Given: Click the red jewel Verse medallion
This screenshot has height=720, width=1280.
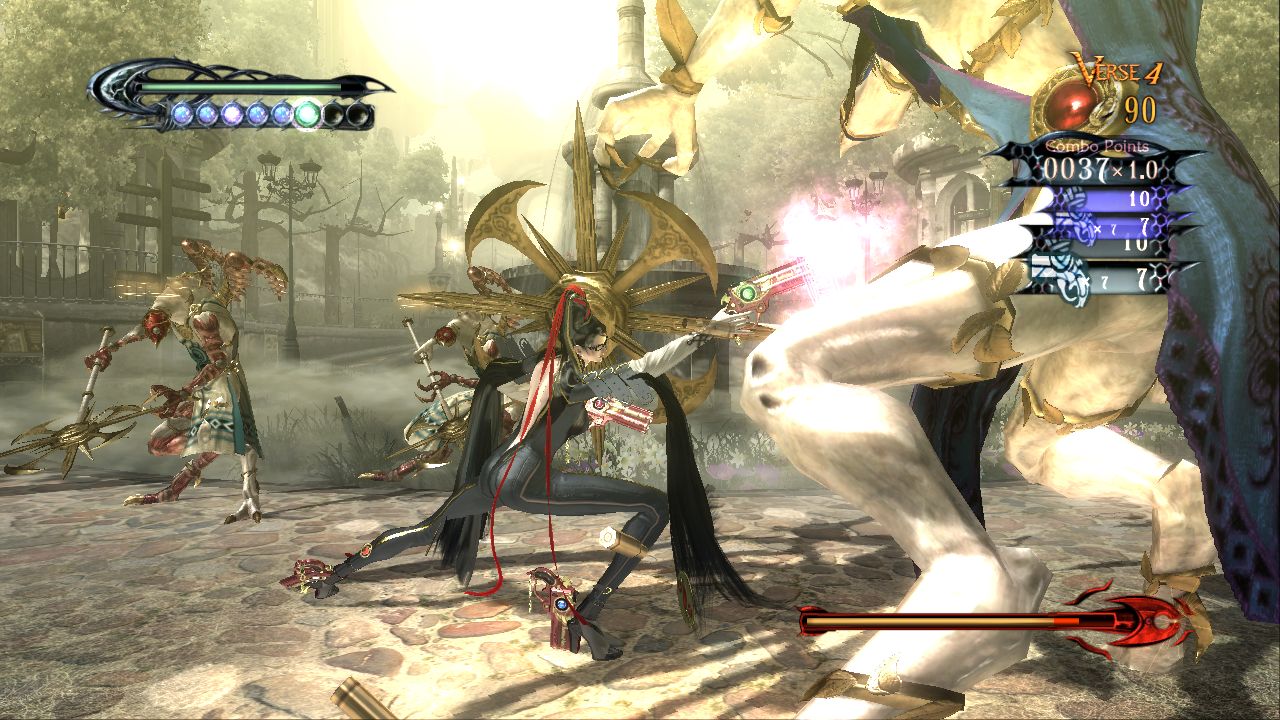Looking at the screenshot, I should [x=1070, y=104].
